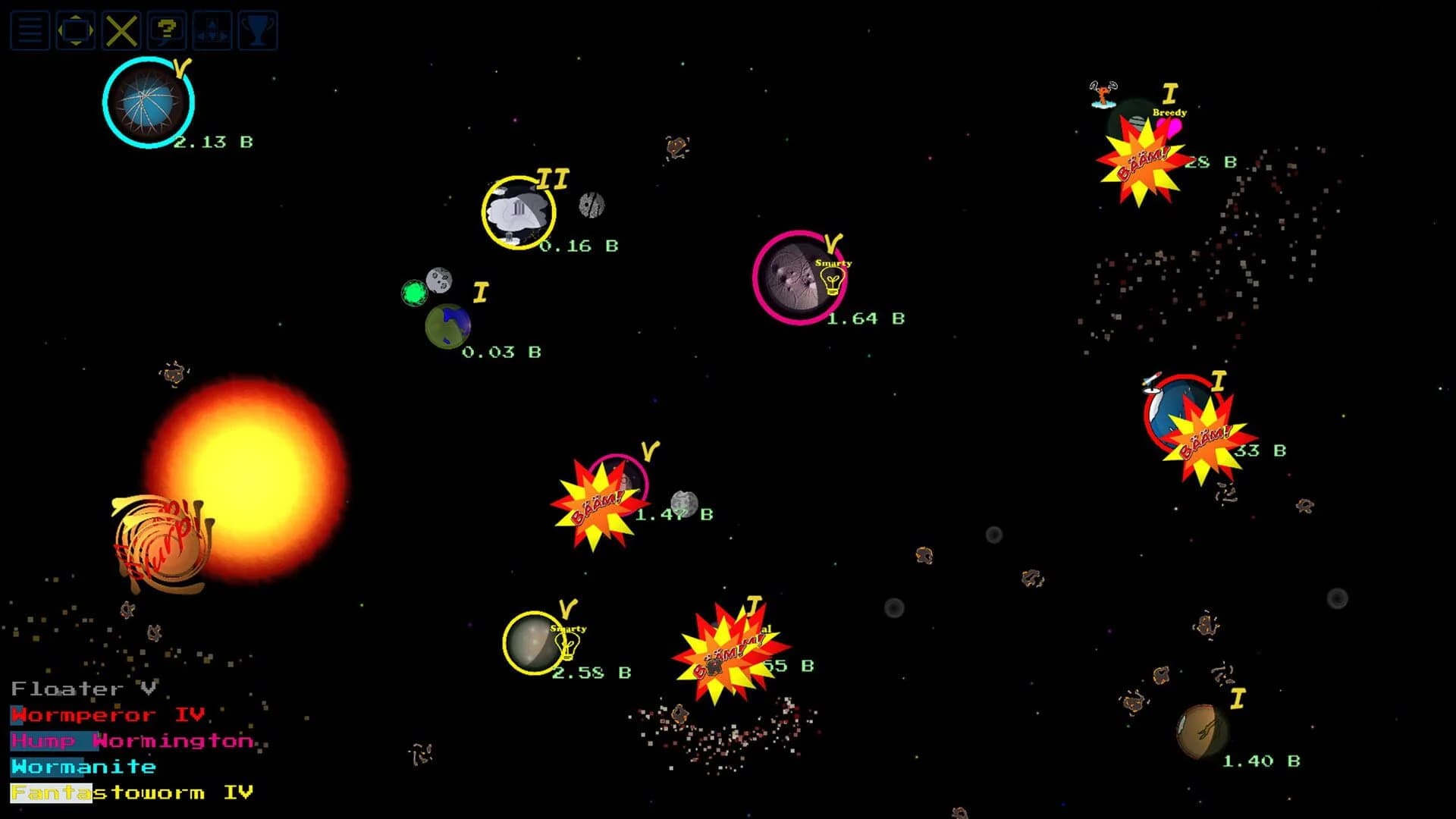Open the trophy achievements panel
This screenshot has width=1456, height=819.
click(256, 30)
